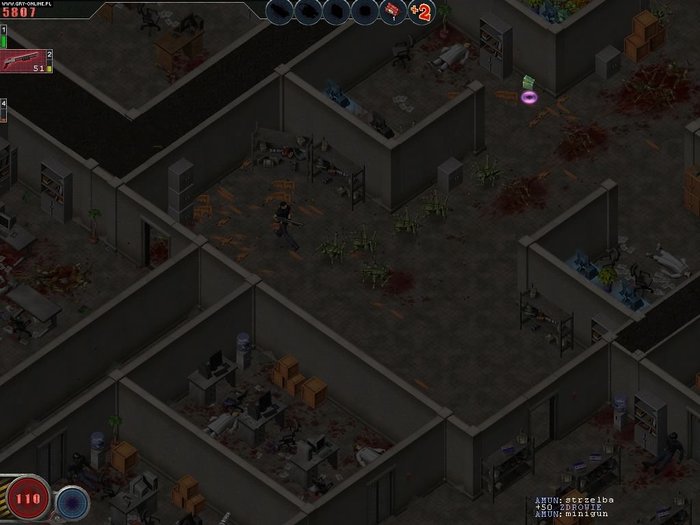The height and width of the screenshot is (525, 700).
Task: Select the shotgun weapon slot
Action: (26, 61)
